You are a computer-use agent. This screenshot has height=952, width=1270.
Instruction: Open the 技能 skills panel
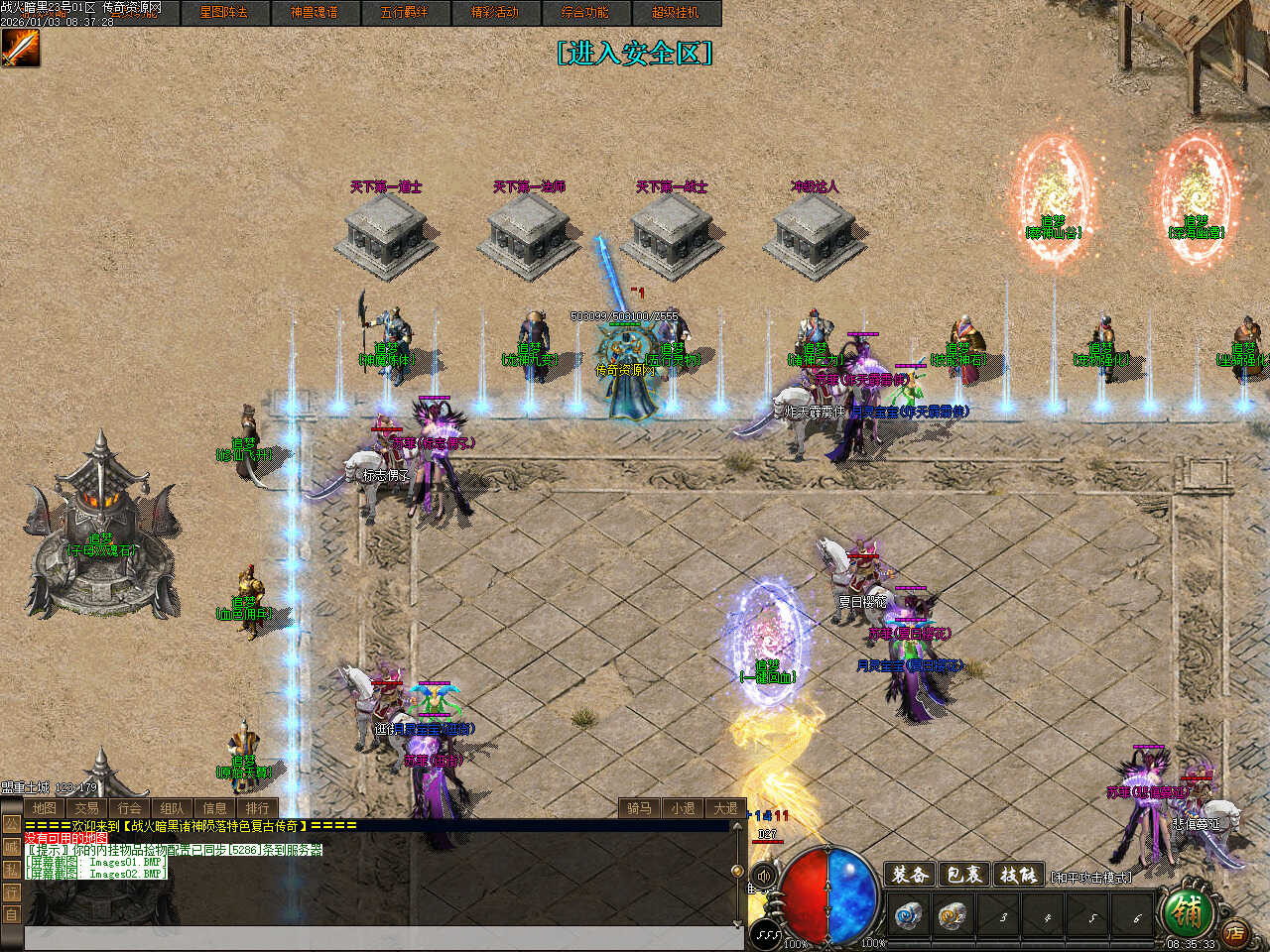[1017, 875]
